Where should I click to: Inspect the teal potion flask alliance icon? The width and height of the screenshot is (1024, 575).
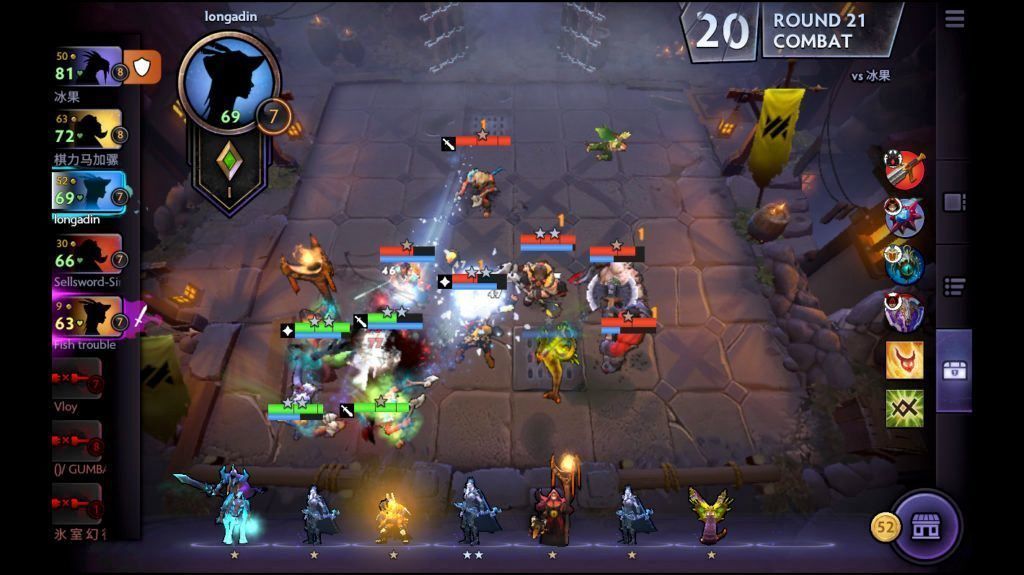pyautogui.click(x=904, y=264)
